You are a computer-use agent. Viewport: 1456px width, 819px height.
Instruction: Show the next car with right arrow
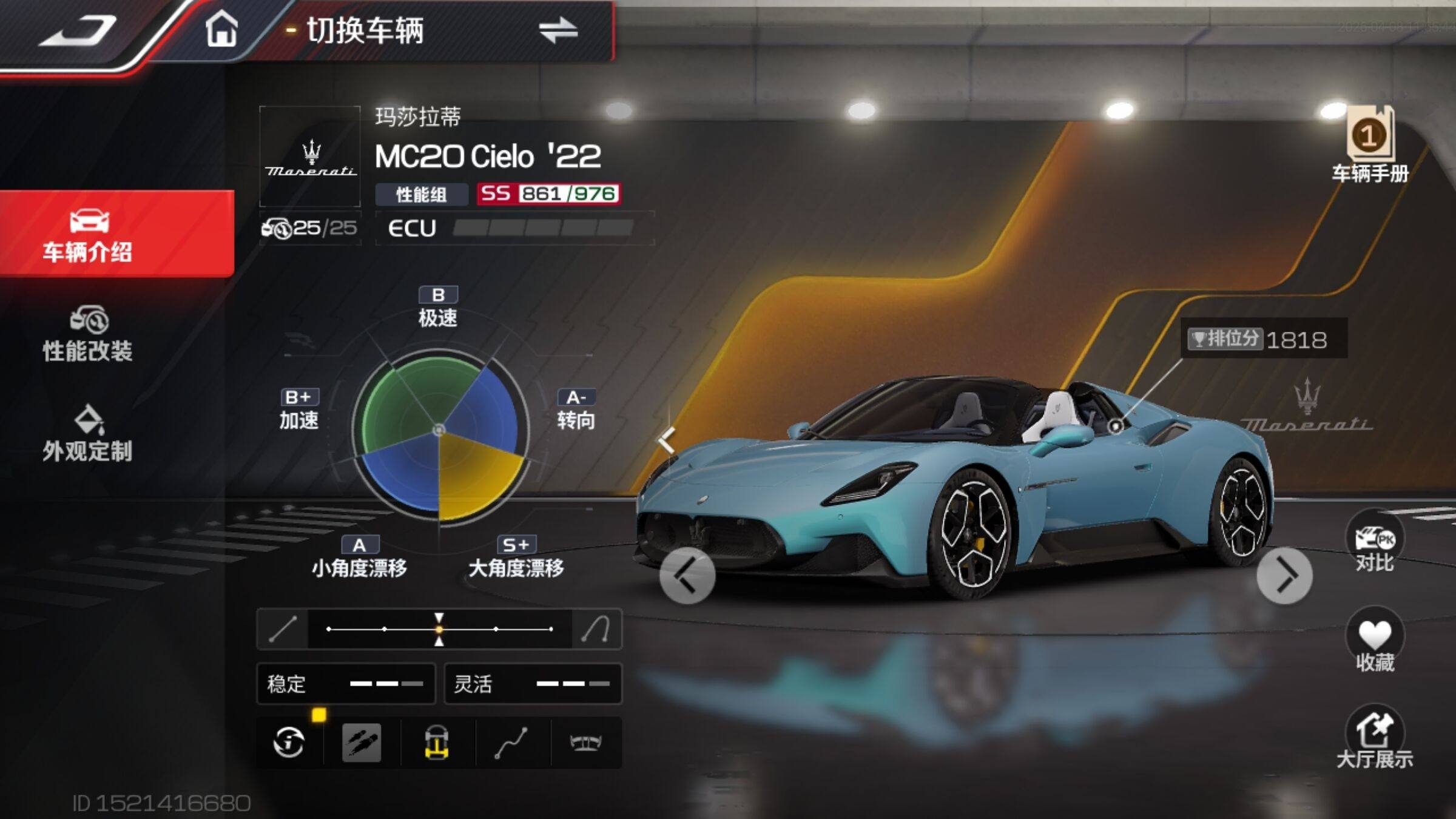tap(1284, 575)
